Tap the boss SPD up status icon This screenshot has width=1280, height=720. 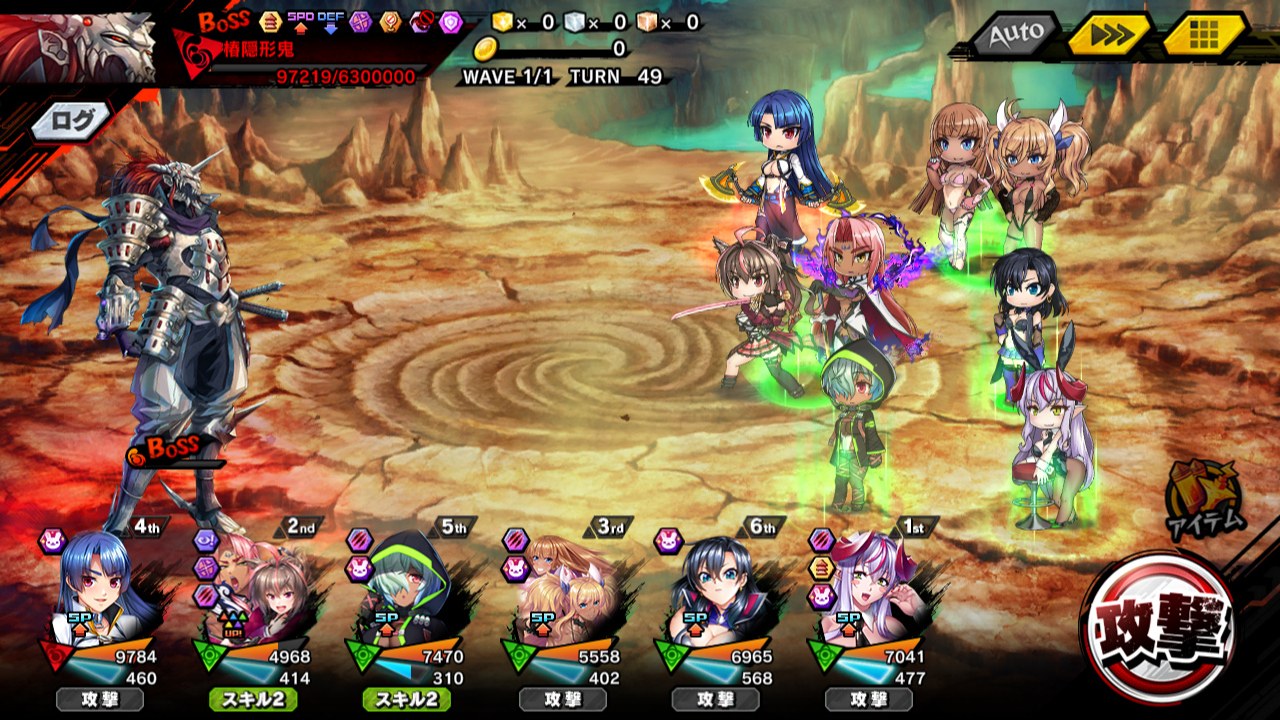300,21
